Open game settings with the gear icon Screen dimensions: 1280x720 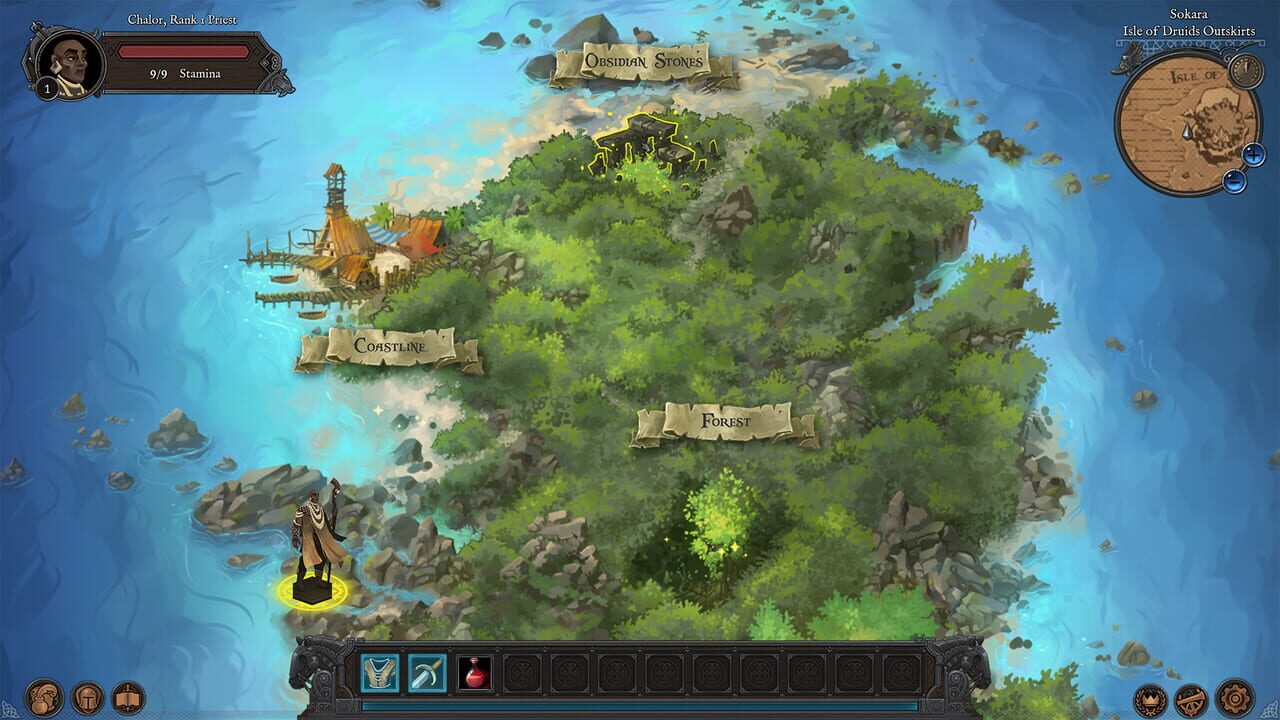(x=1233, y=698)
